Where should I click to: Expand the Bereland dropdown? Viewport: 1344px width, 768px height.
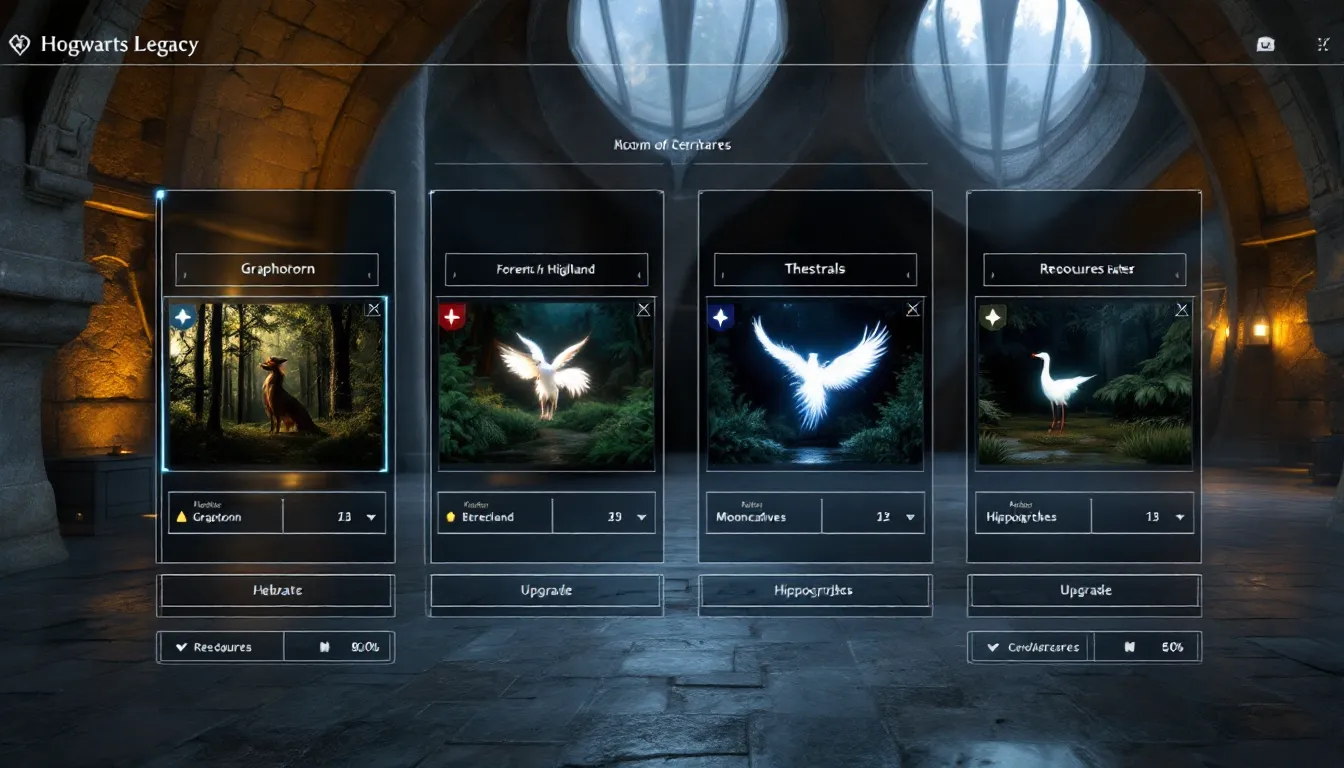click(641, 517)
